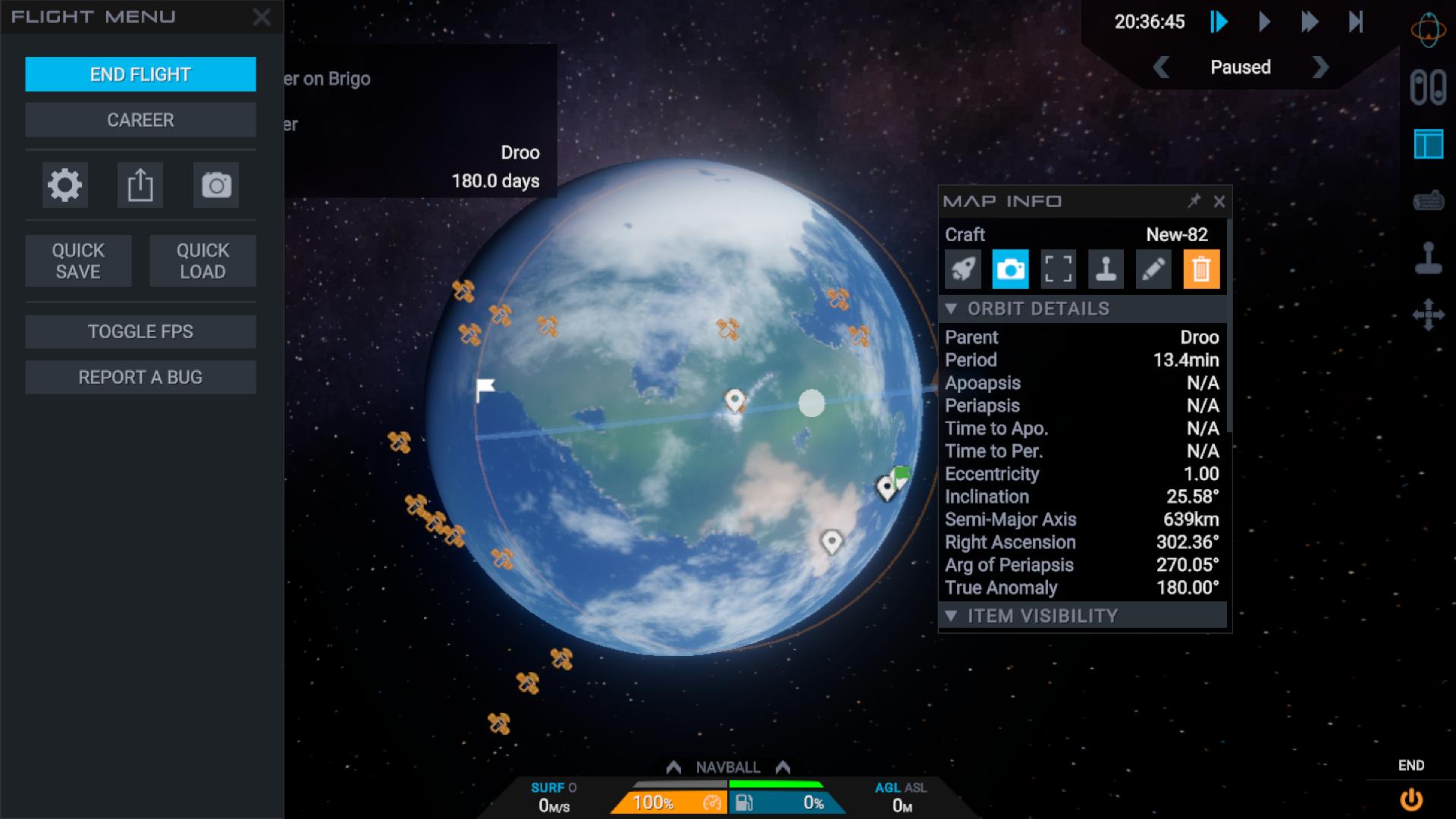Take a screenshot with the flight menu camera
The image size is (1456, 819).
click(216, 185)
